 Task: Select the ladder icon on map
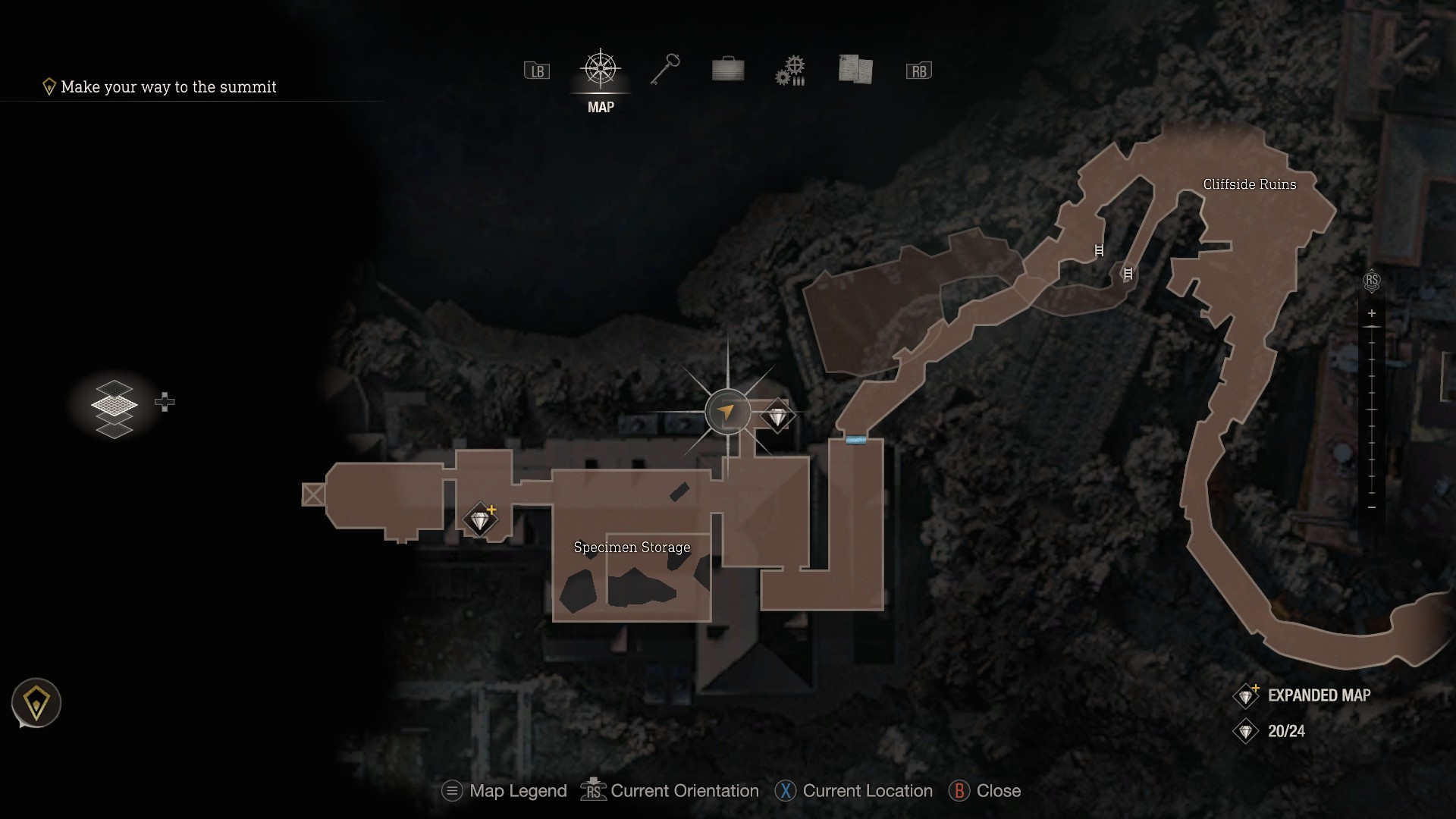coord(1099,250)
